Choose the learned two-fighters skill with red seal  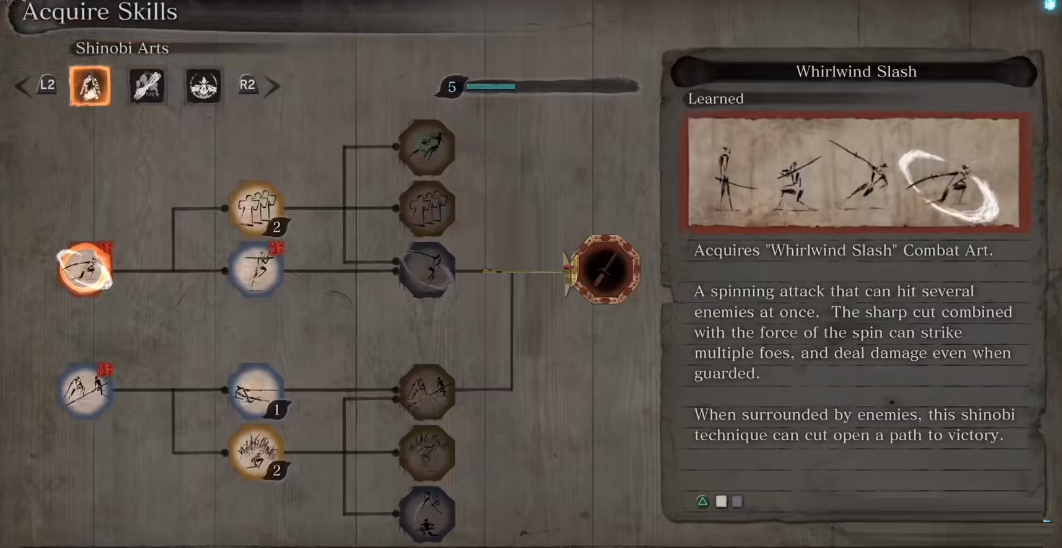tap(84, 390)
